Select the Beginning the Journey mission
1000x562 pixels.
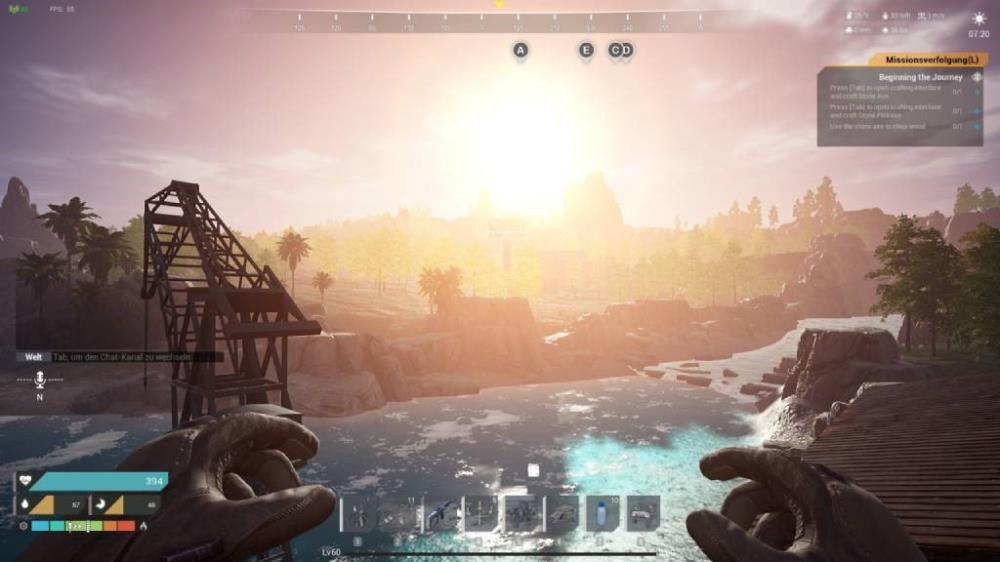click(x=920, y=77)
